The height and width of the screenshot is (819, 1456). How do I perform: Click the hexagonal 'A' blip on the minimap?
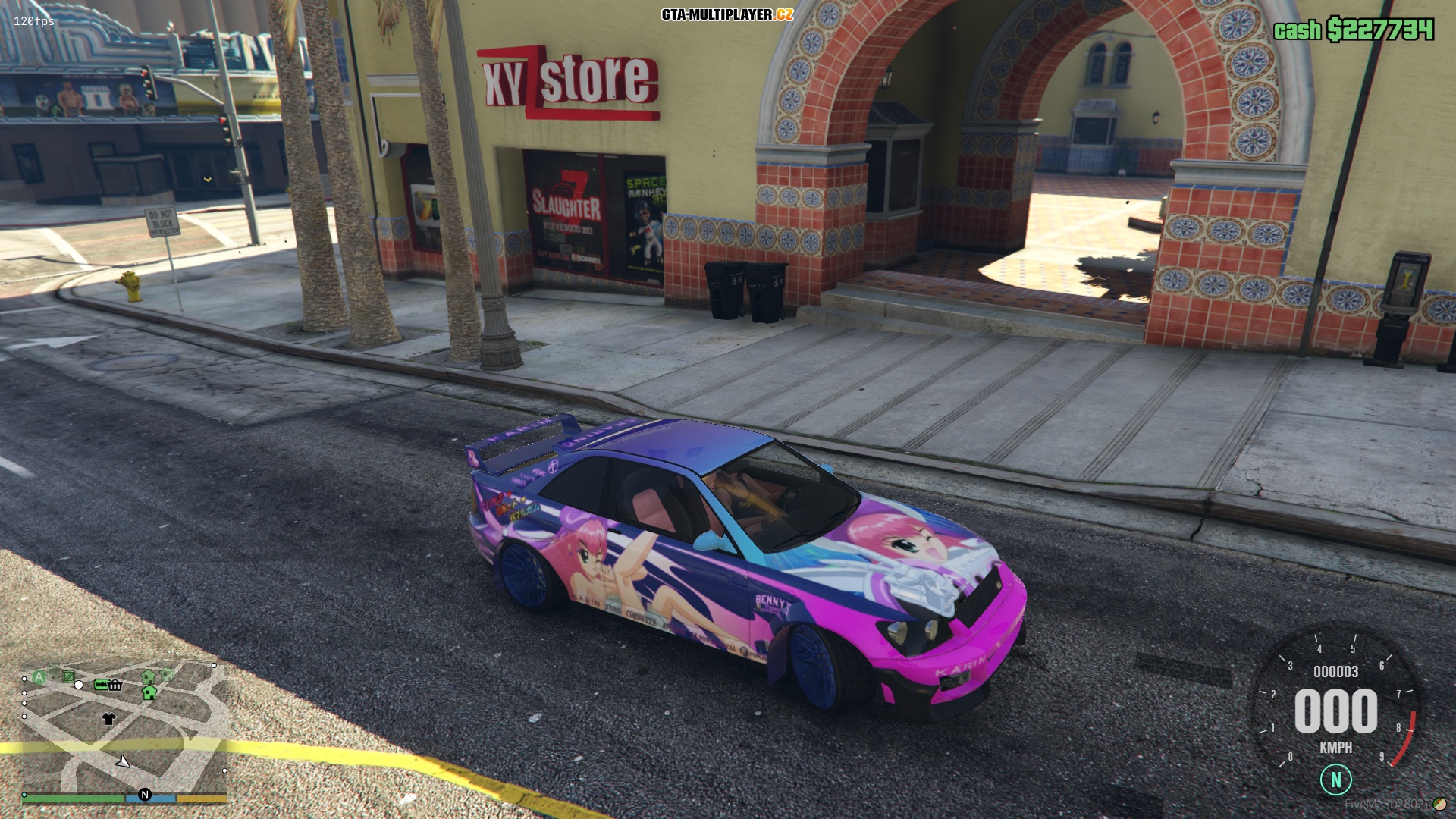pos(39,676)
